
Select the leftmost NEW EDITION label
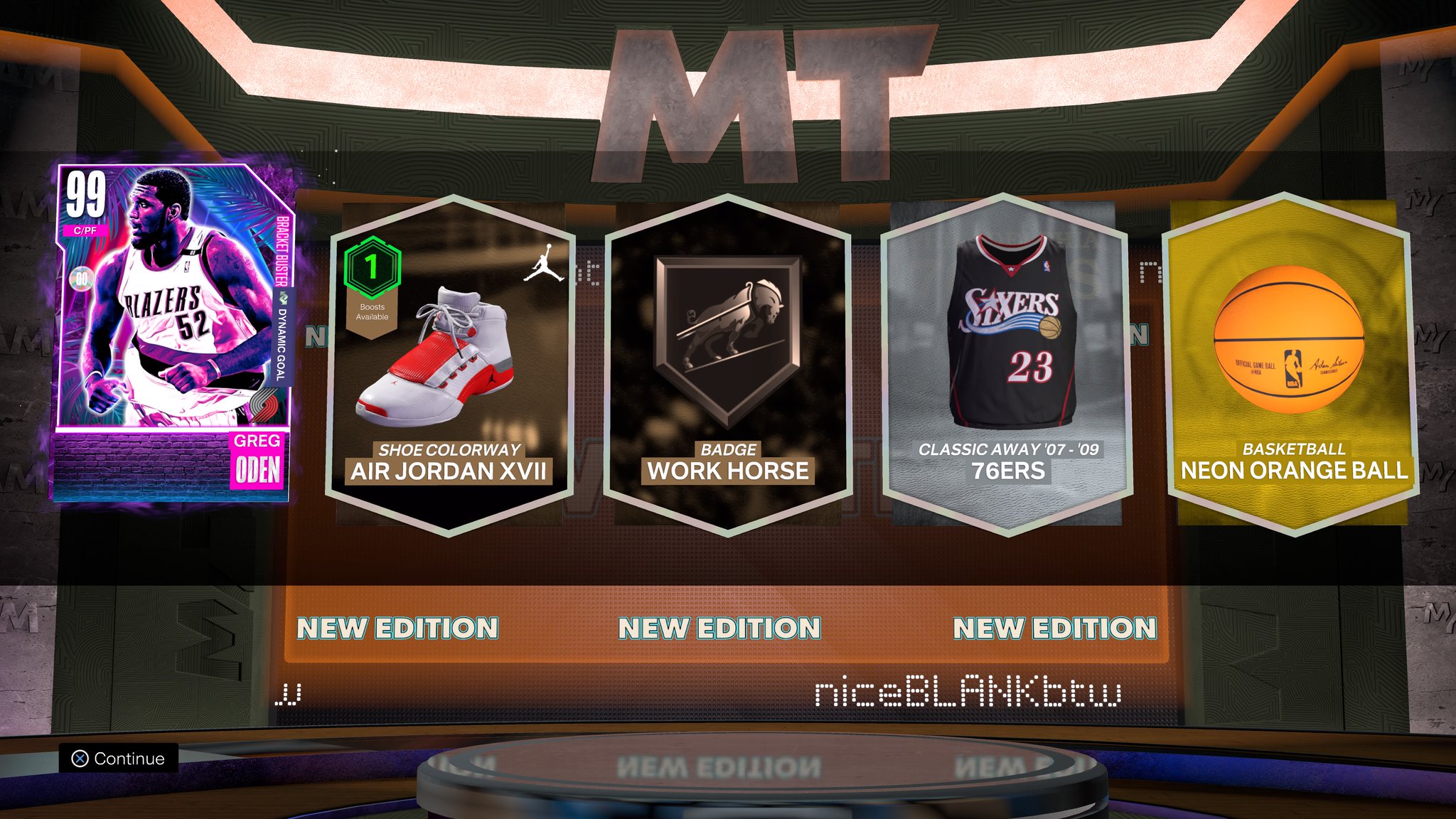[399, 628]
